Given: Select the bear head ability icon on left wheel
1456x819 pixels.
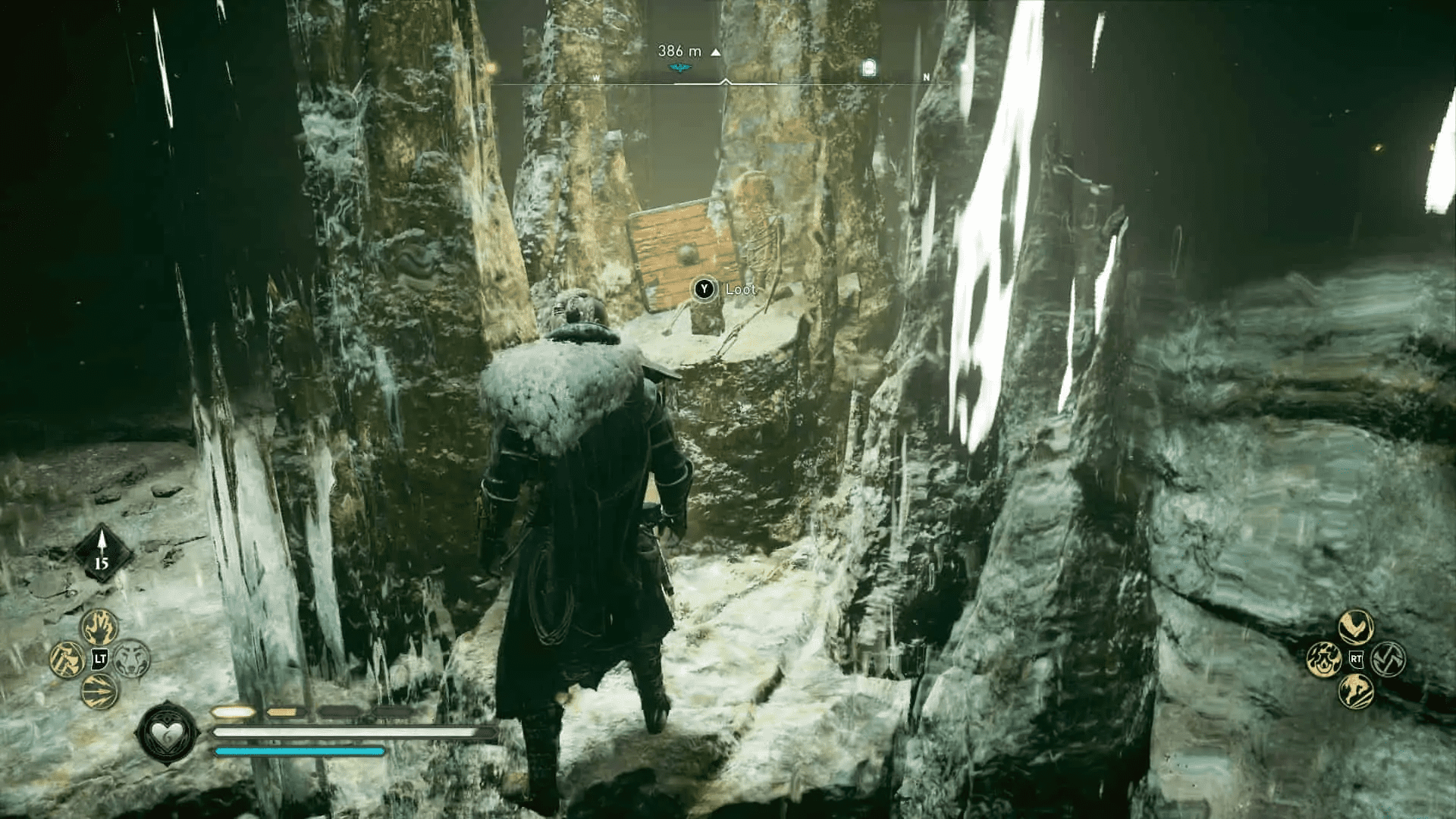Looking at the screenshot, I should [x=132, y=658].
